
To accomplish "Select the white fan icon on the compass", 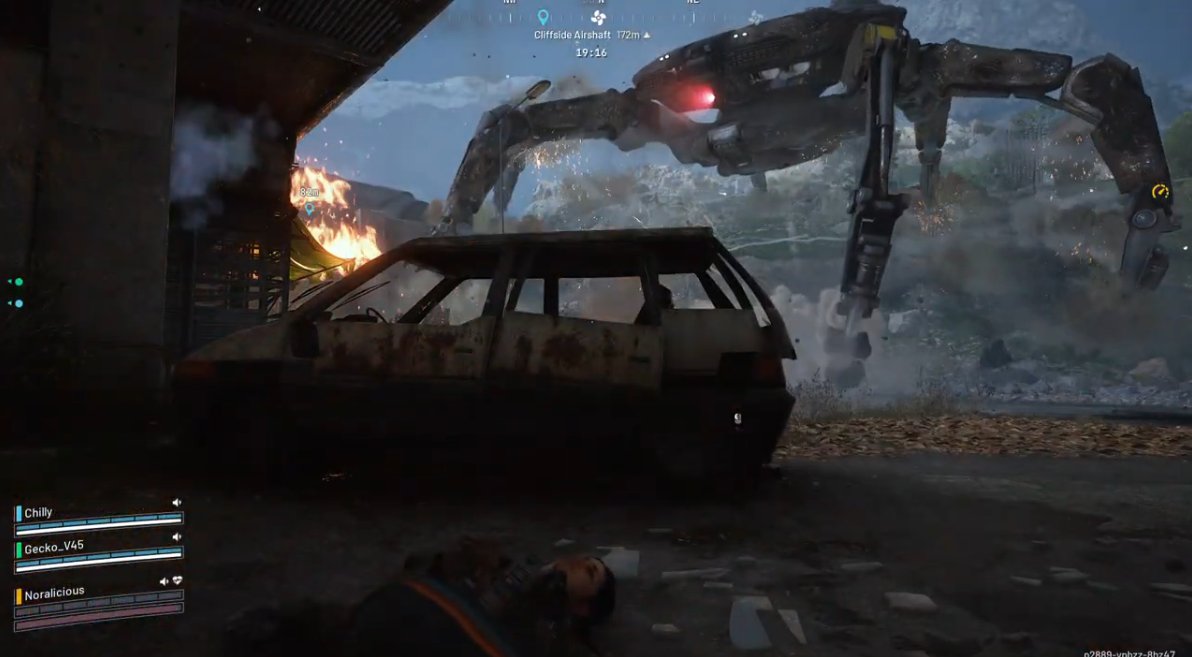I will coord(598,17).
